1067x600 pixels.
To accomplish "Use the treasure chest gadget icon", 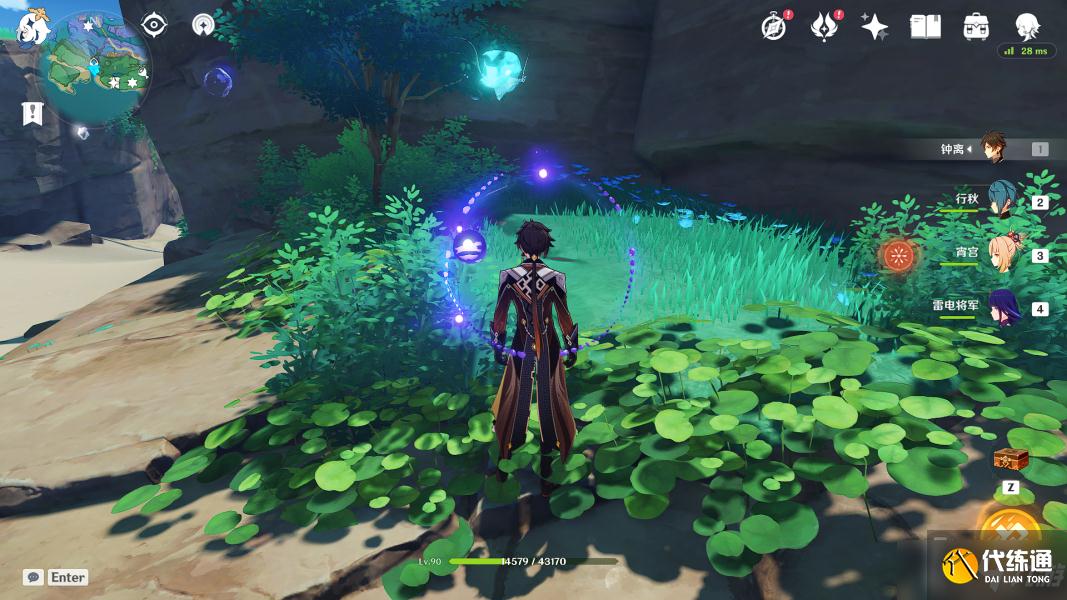I will click(x=1010, y=459).
